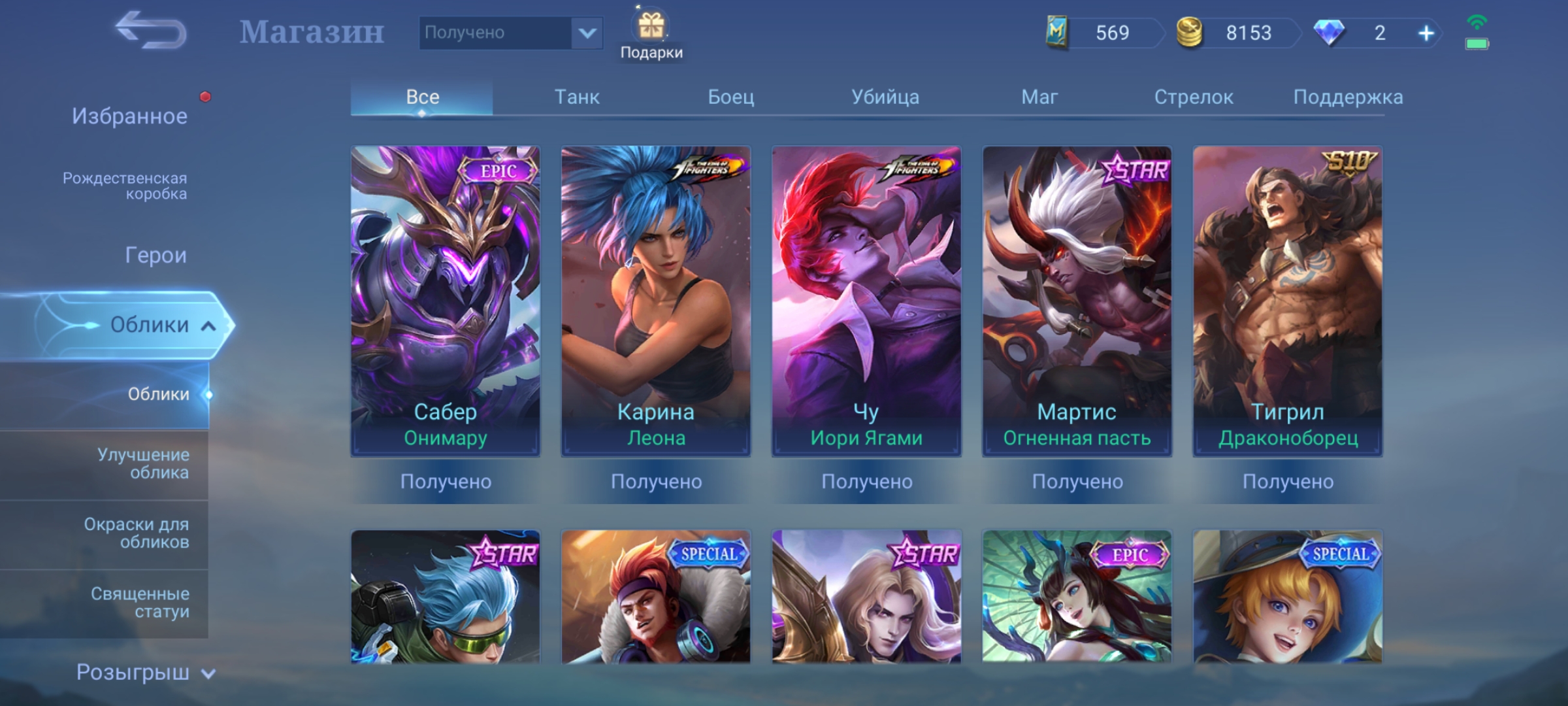Go back using the arrow button
Screen dimensions: 1568x706
coord(151,31)
